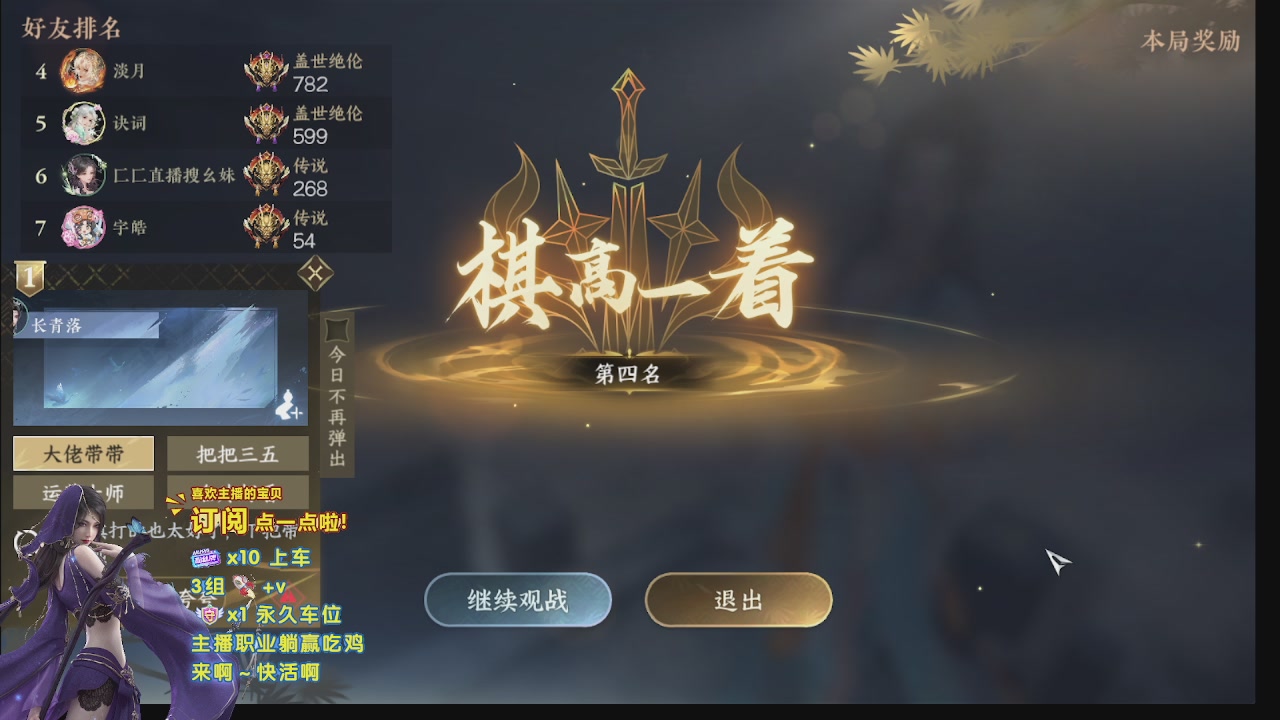The image size is (1280, 720).
Task: Click 诀词's avatar in the ranking list
Action: (x=83, y=124)
